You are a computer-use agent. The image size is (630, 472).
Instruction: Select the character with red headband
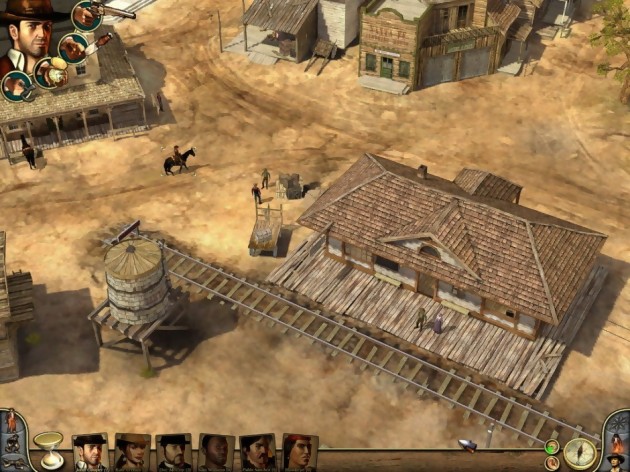[x=299, y=452]
